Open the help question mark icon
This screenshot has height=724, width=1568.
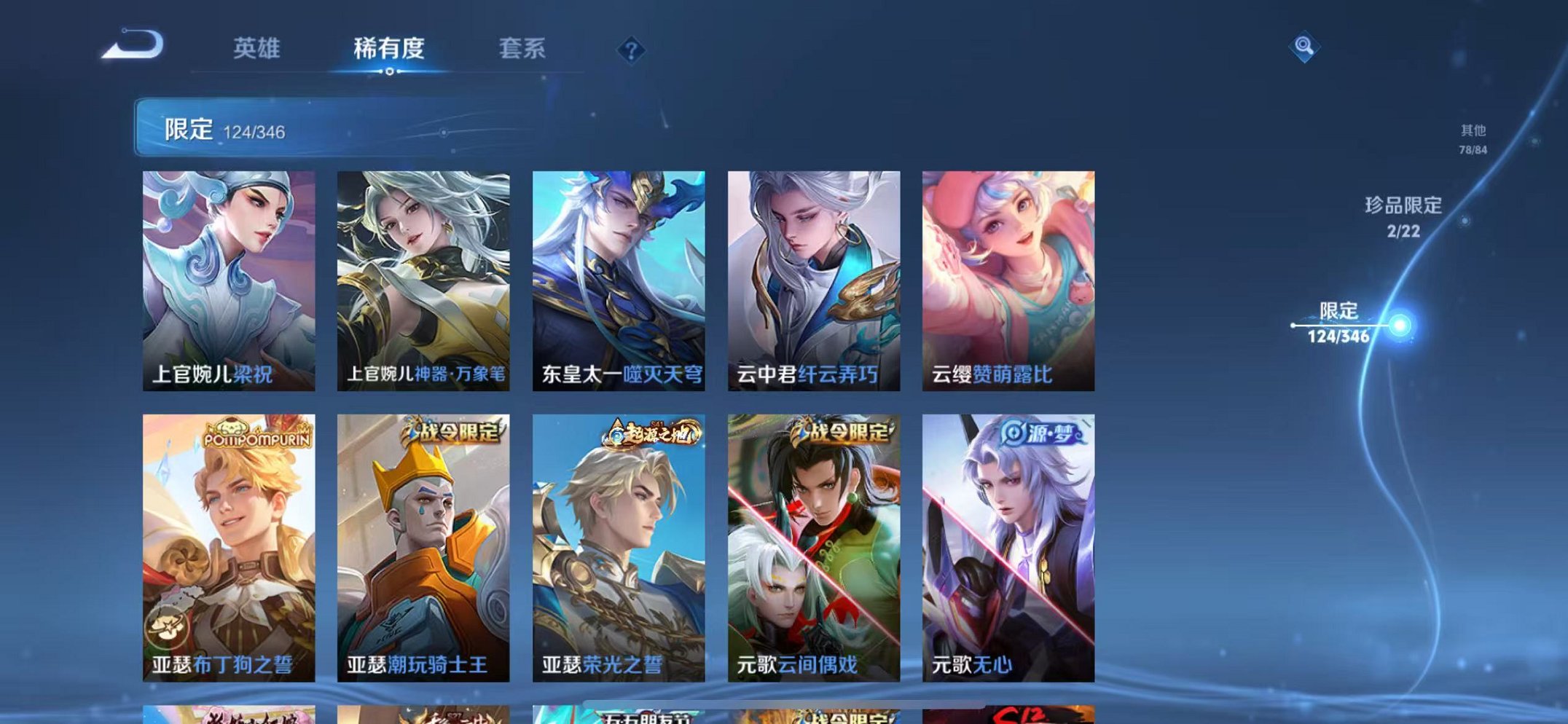[632, 49]
